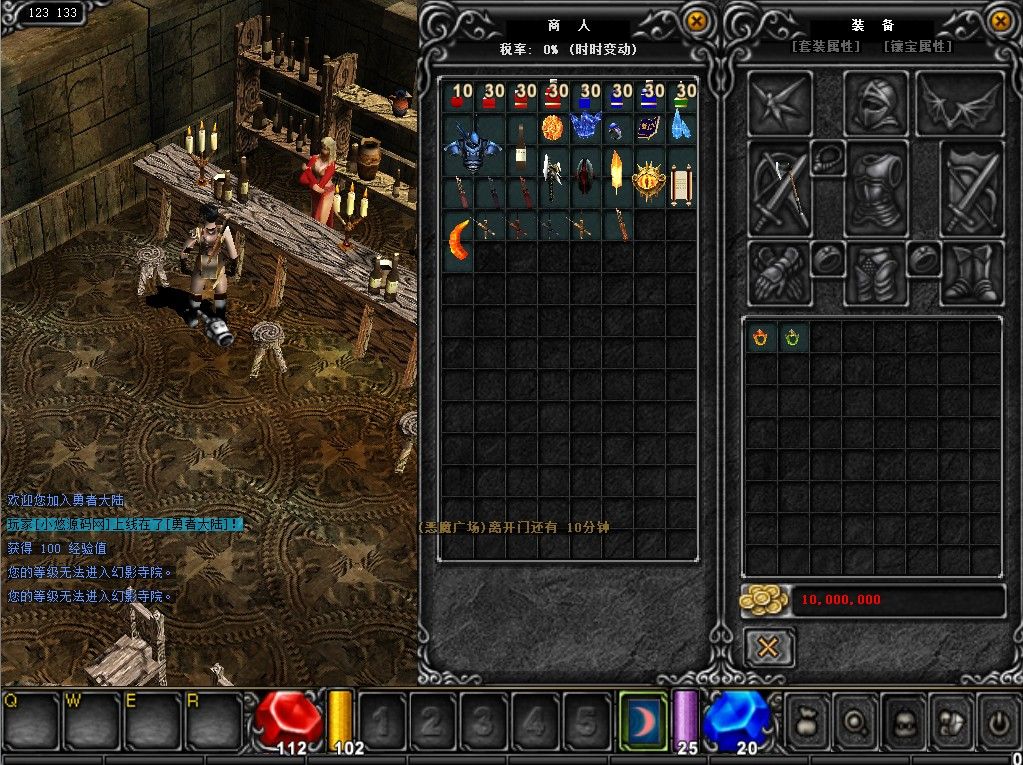1023x765 pixels.
Task: Select the green gem ring in inventory
Action: pyautogui.click(x=792, y=338)
